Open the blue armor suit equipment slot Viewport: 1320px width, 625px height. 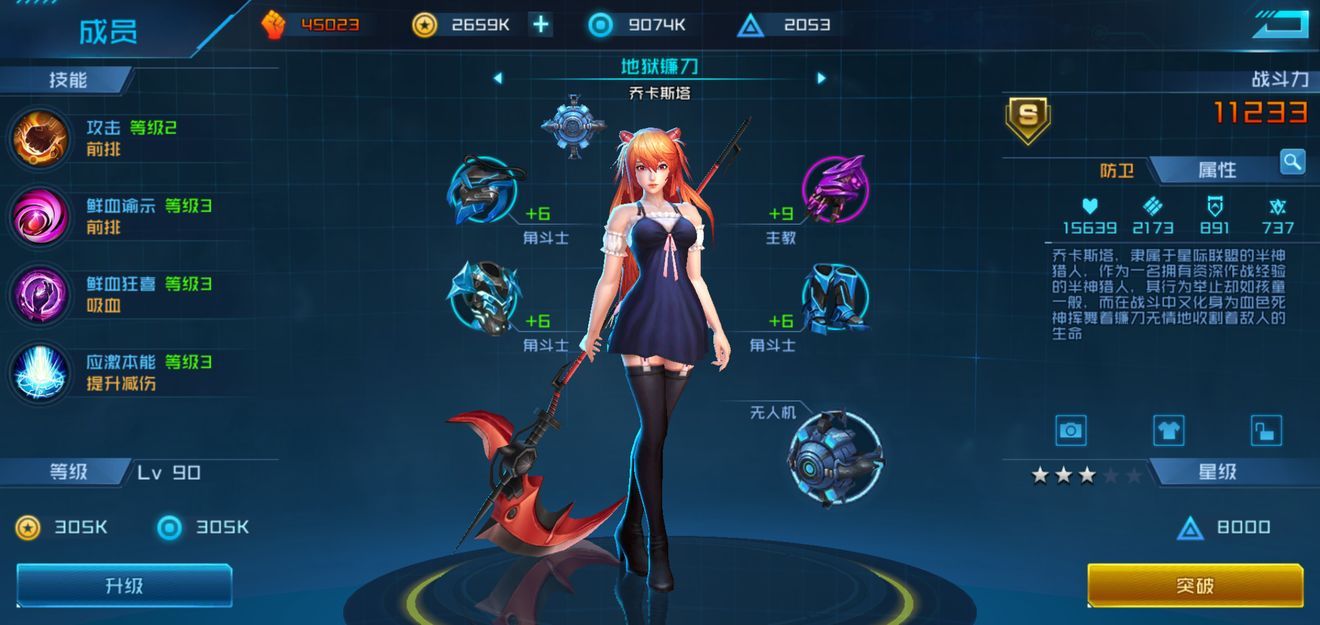point(835,298)
